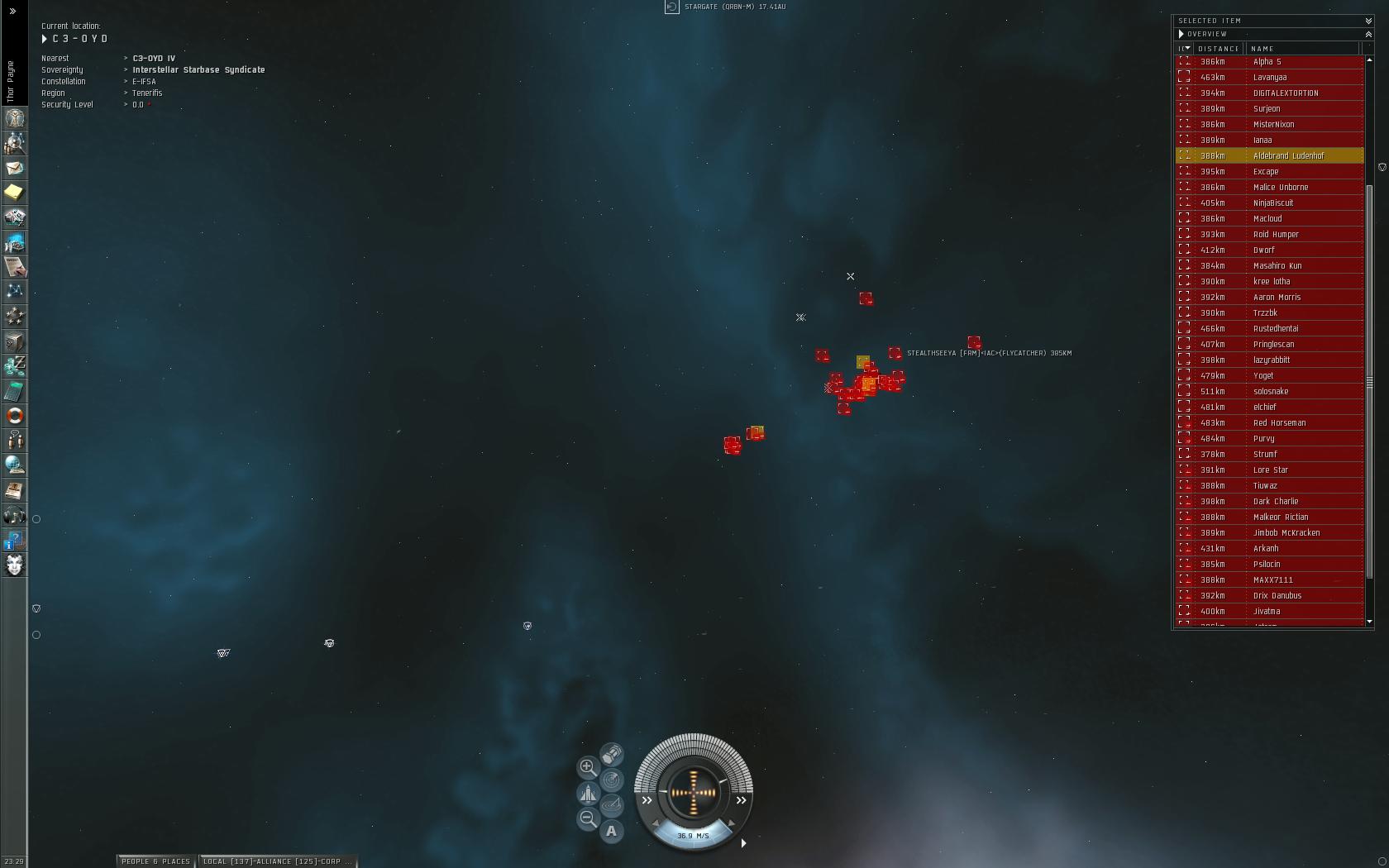Click the cargo barrel button near HUD
This screenshot has width=1389, height=868.
[x=612, y=754]
